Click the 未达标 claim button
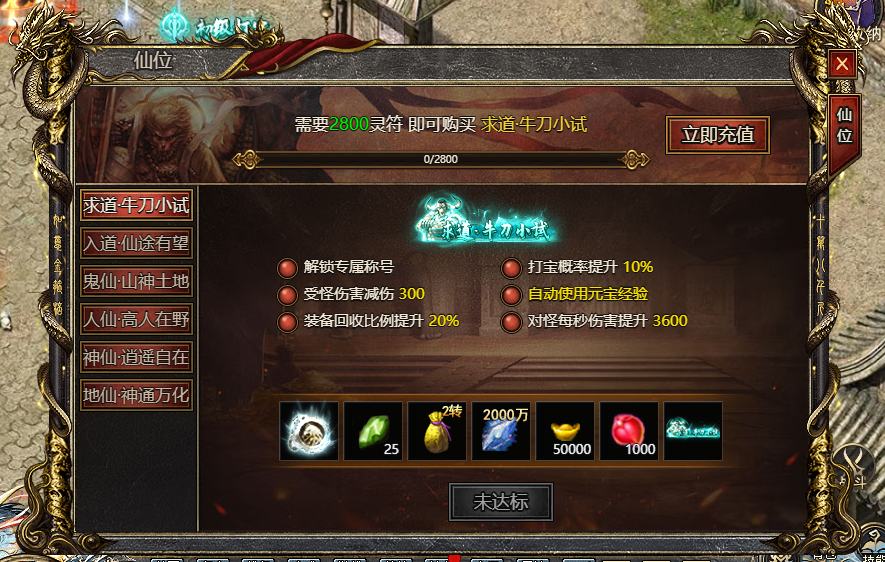Screen dimensions: 885x562 (x=500, y=502)
